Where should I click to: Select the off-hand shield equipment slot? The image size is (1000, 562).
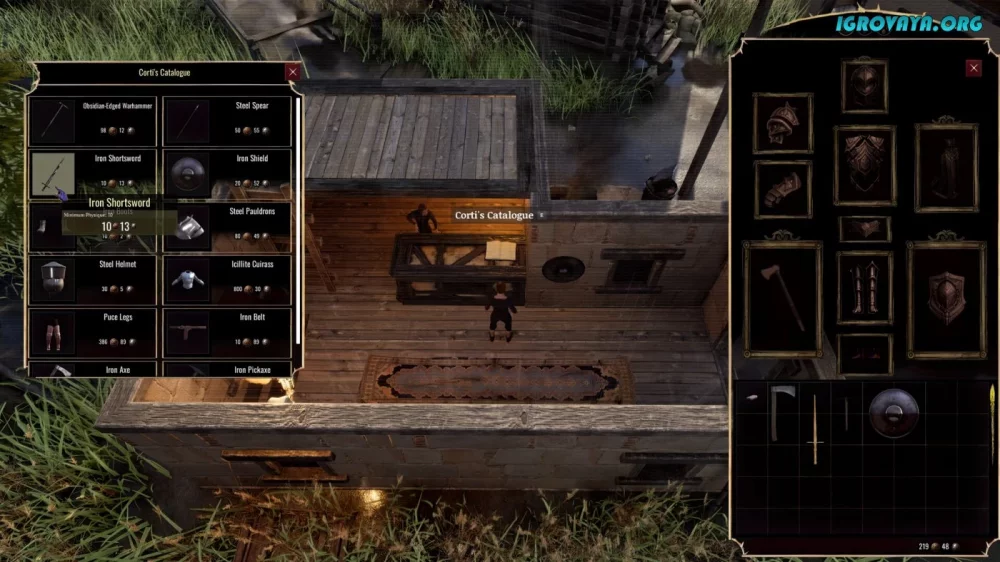(x=946, y=298)
